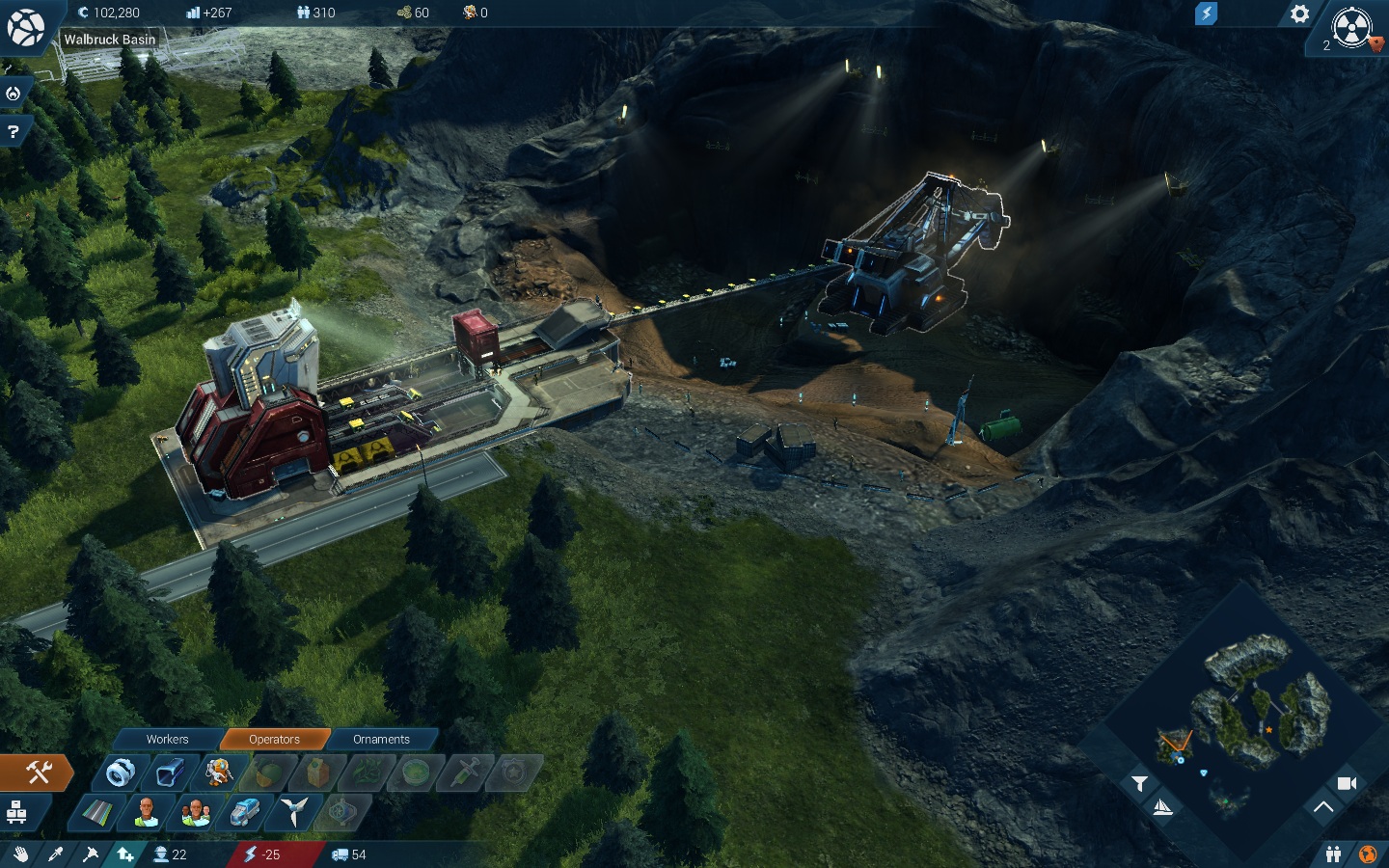Select the Operators tab

click(x=274, y=739)
